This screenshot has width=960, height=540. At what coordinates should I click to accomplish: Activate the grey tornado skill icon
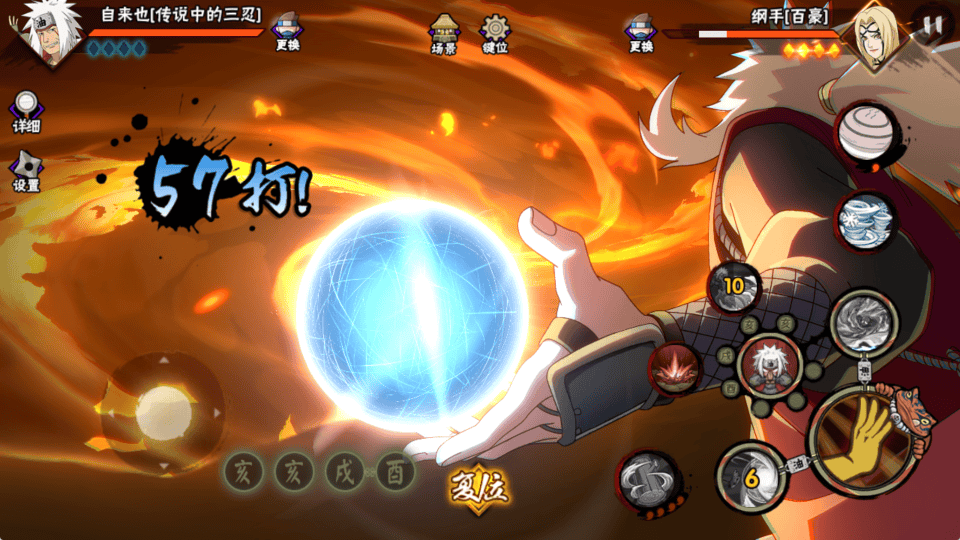click(x=648, y=481)
